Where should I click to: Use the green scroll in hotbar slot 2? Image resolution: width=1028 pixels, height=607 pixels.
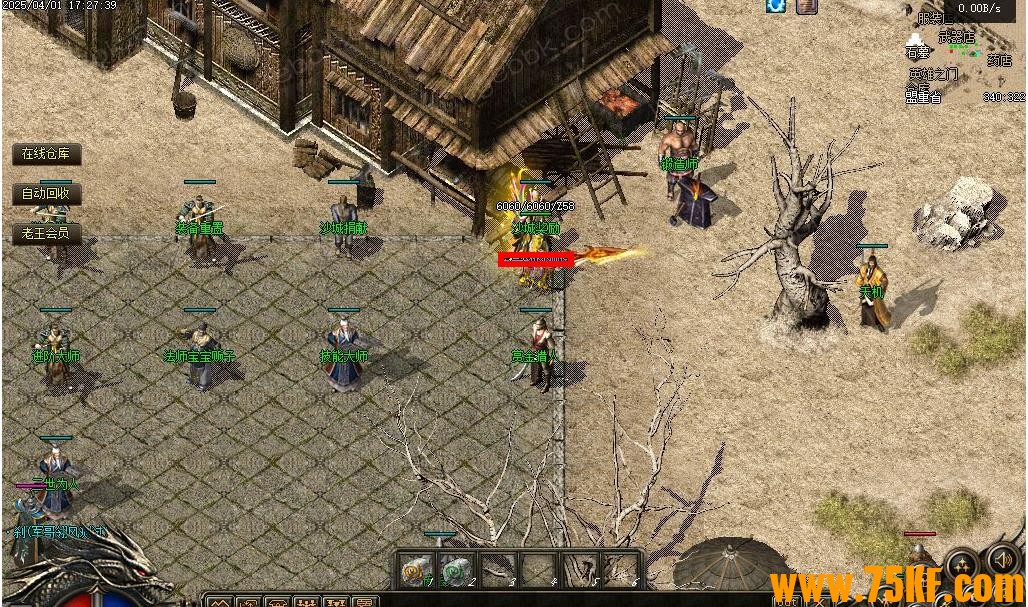pyautogui.click(x=455, y=571)
